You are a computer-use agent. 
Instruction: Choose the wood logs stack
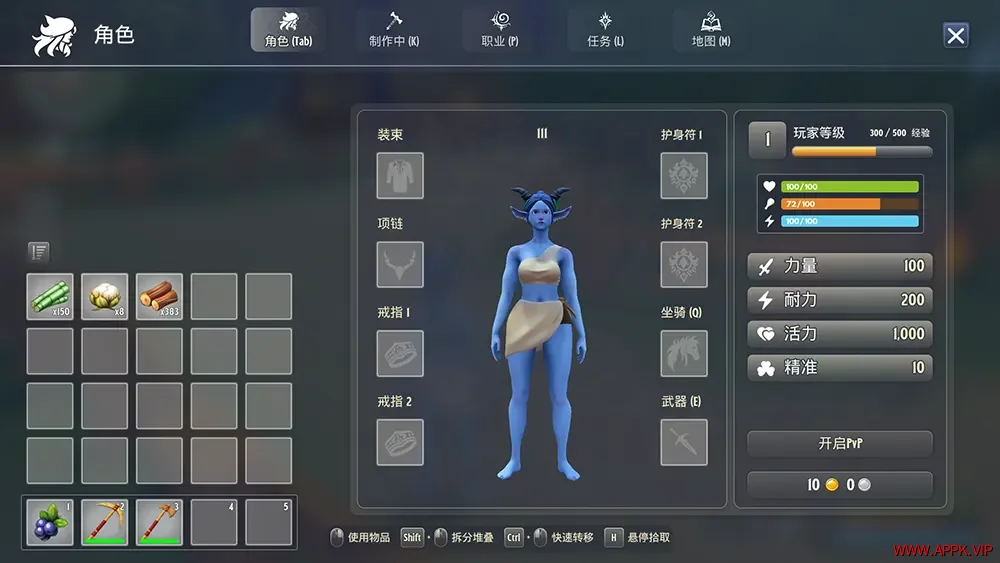[x=160, y=297]
